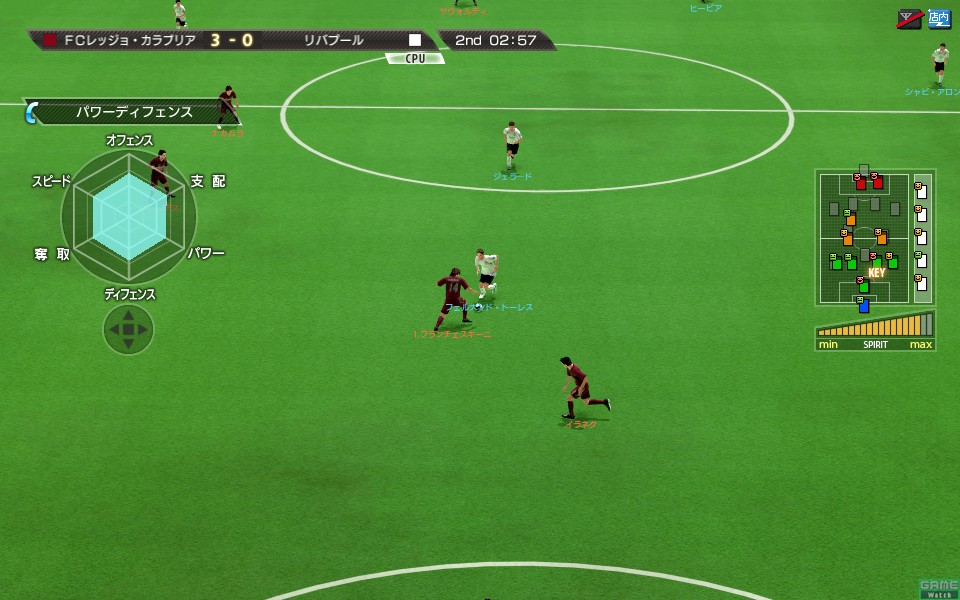Open the blue 店内 icon

[939, 18]
